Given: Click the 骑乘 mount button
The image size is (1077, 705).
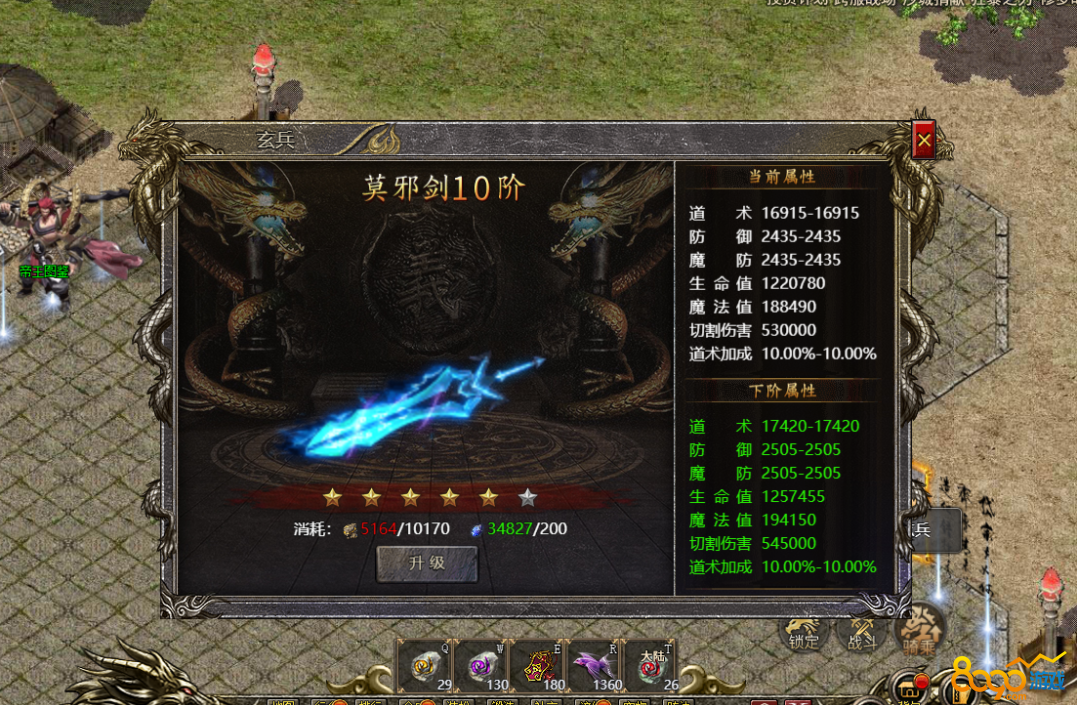Looking at the screenshot, I should [x=920, y=632].
